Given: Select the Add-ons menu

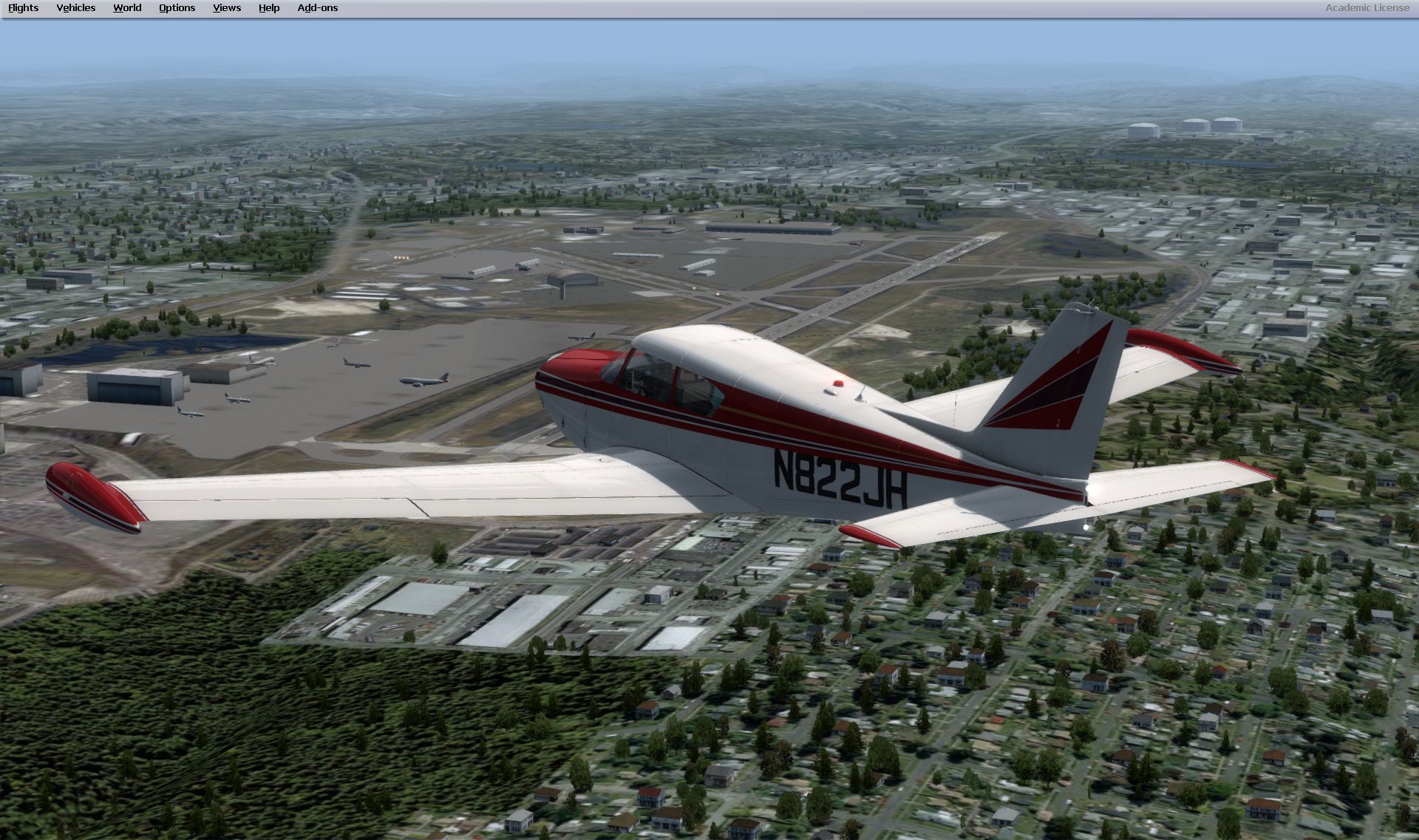Looking at the screenshot, I should tap(318, 8).
